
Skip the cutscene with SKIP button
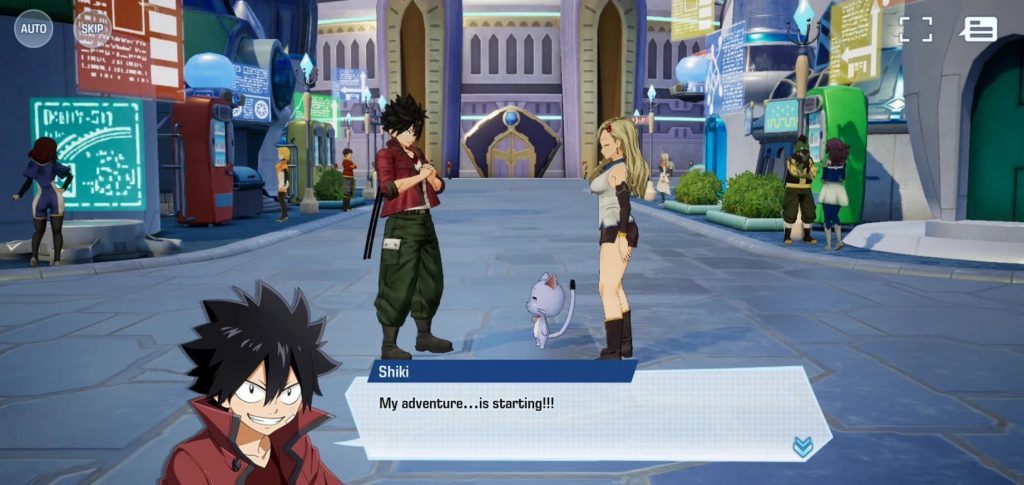coord(91,29)
